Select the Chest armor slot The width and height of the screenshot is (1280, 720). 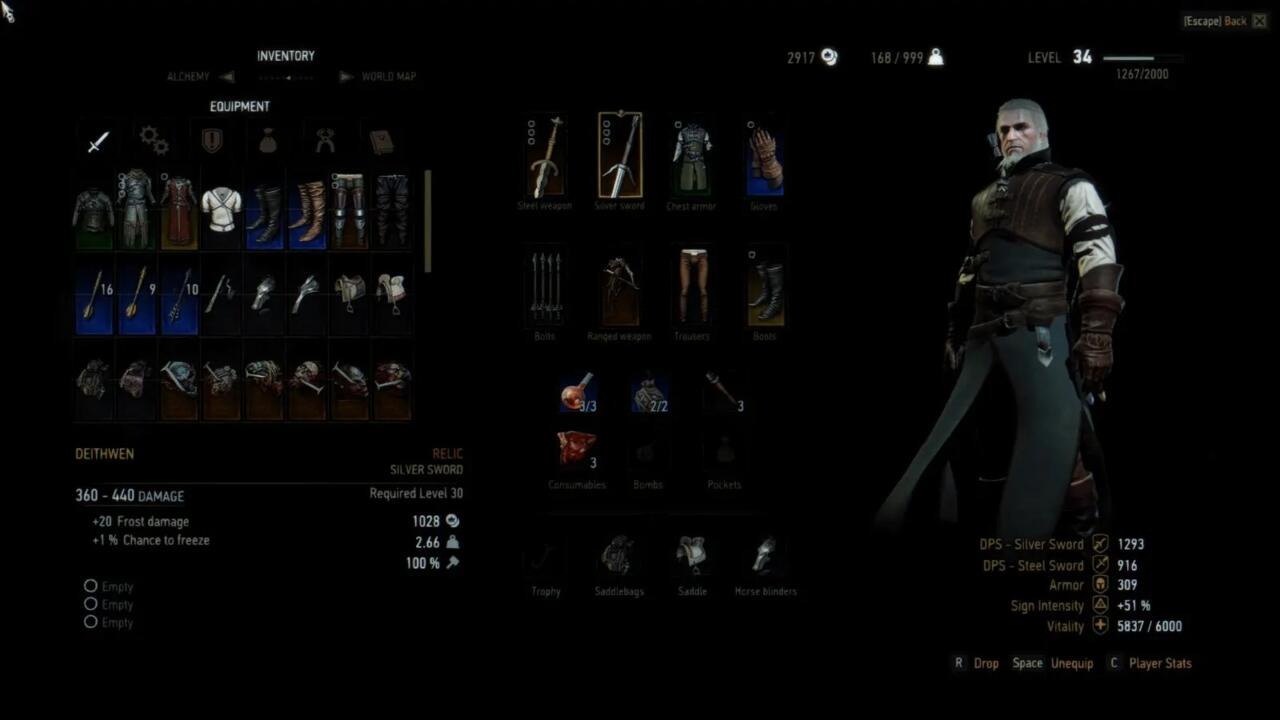click(691, 155)
